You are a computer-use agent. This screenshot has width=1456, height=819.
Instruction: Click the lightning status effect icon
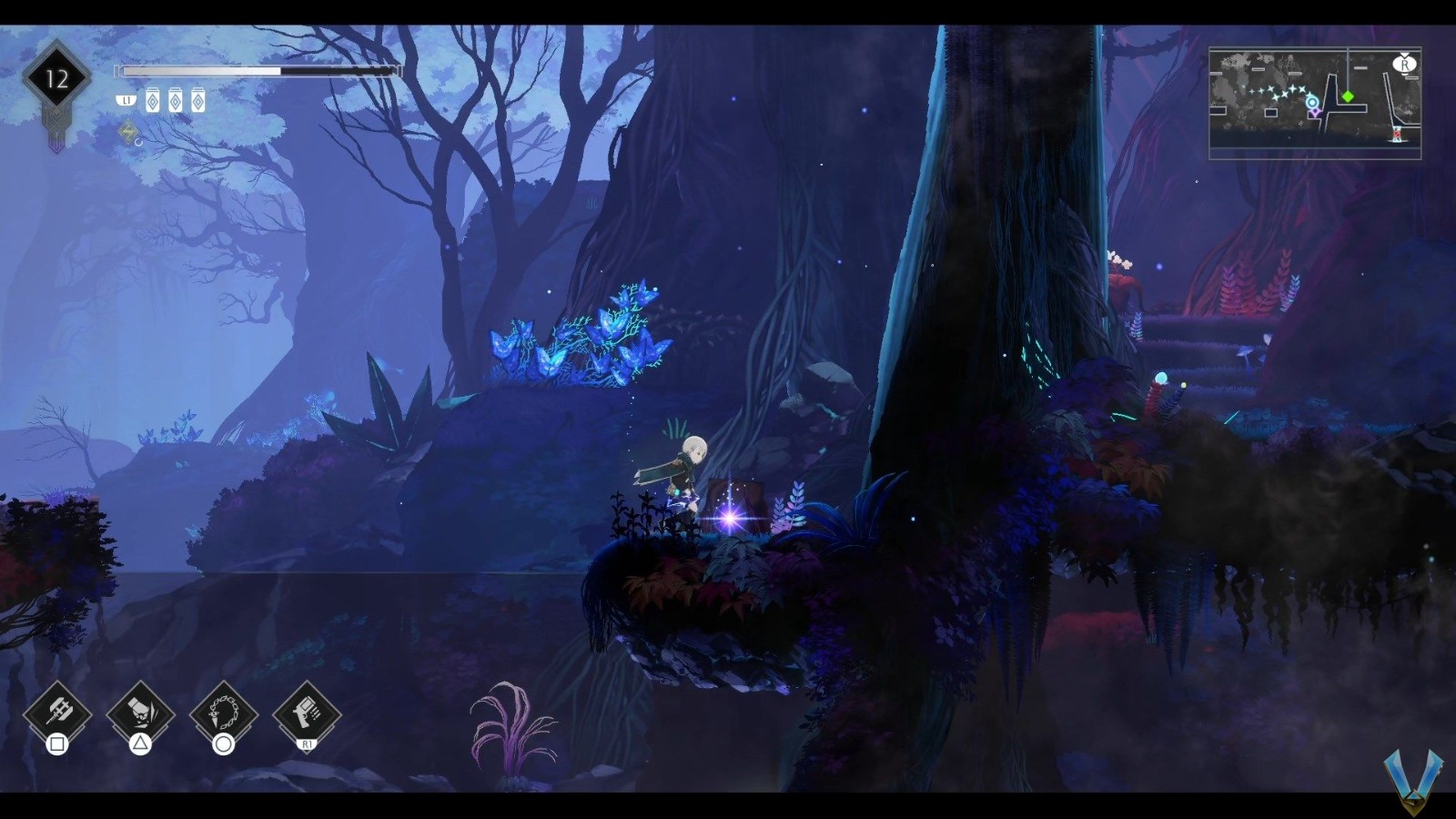pos(128,131)
